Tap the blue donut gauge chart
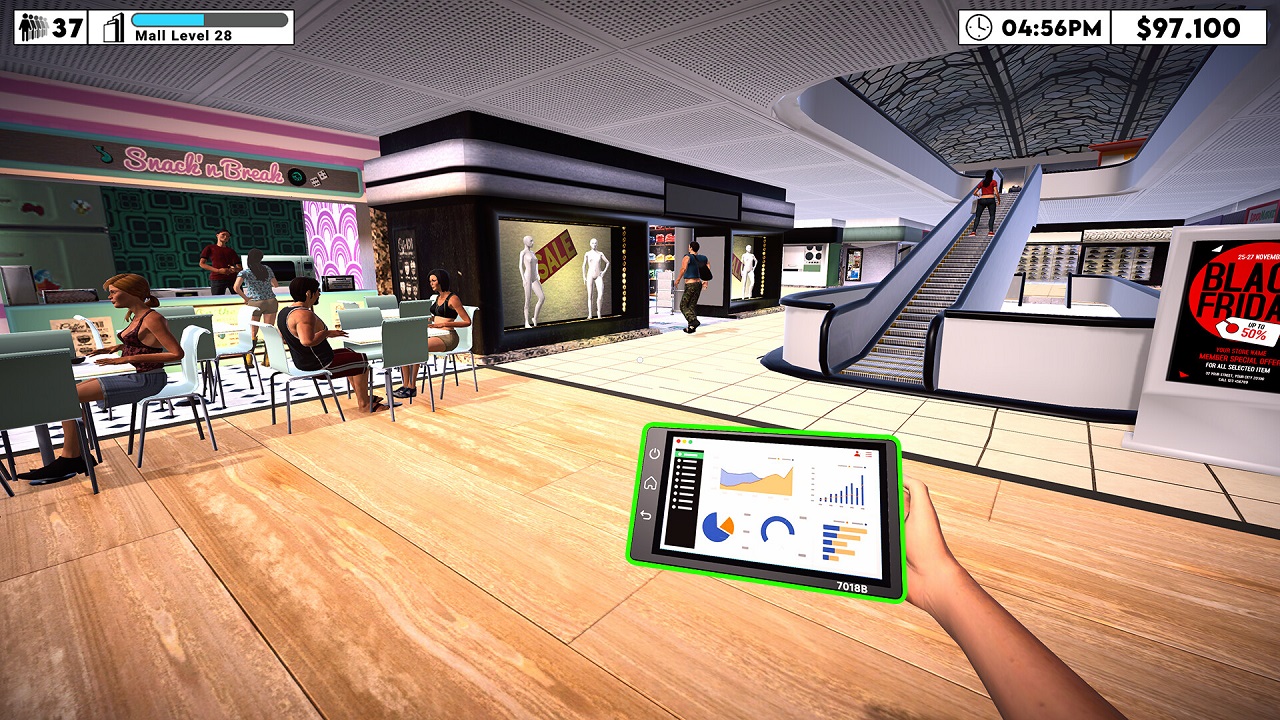1280x720 pixels. pyautogui.click(x=779, y=528)
